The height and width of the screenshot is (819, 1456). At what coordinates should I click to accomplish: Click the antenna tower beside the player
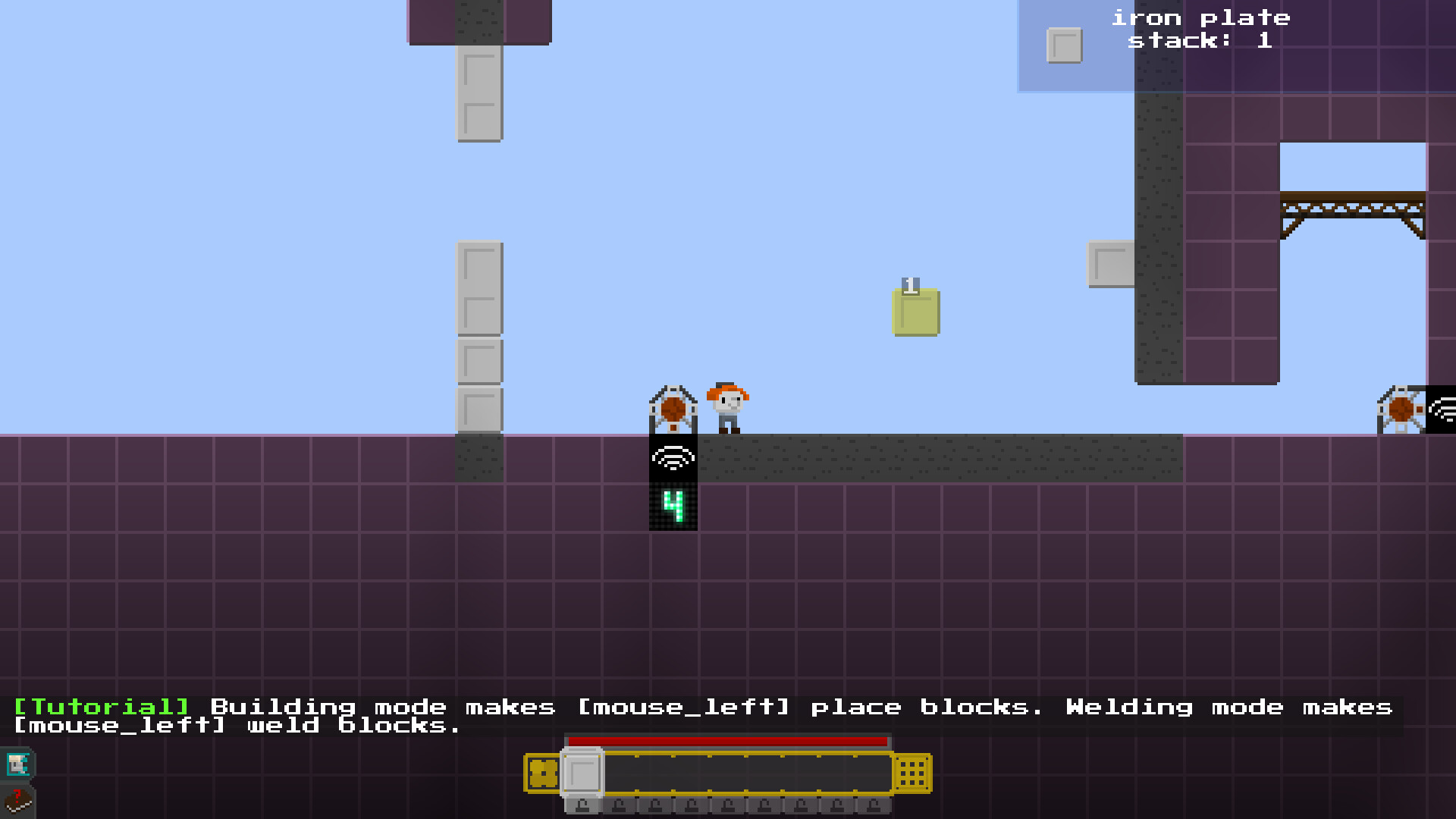673,407
